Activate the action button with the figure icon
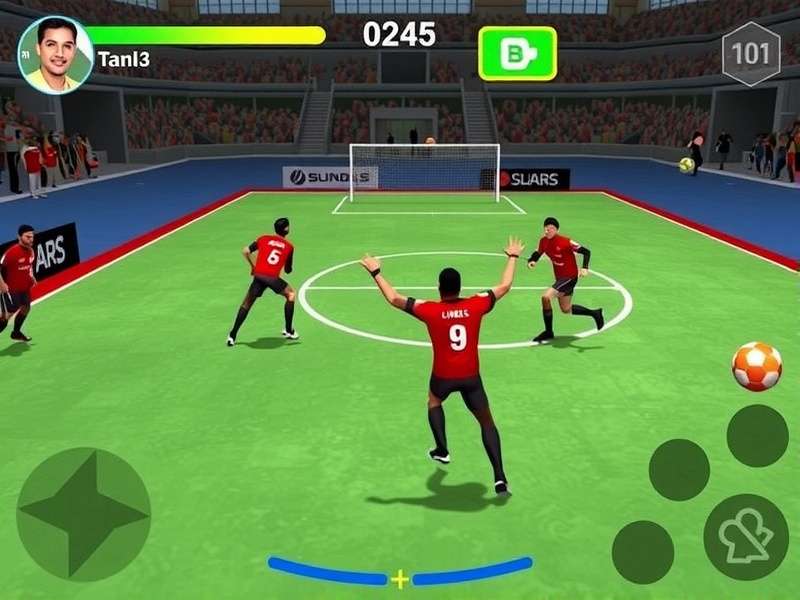The width and height of the screenshot is (800, 600). click(746, 537)
